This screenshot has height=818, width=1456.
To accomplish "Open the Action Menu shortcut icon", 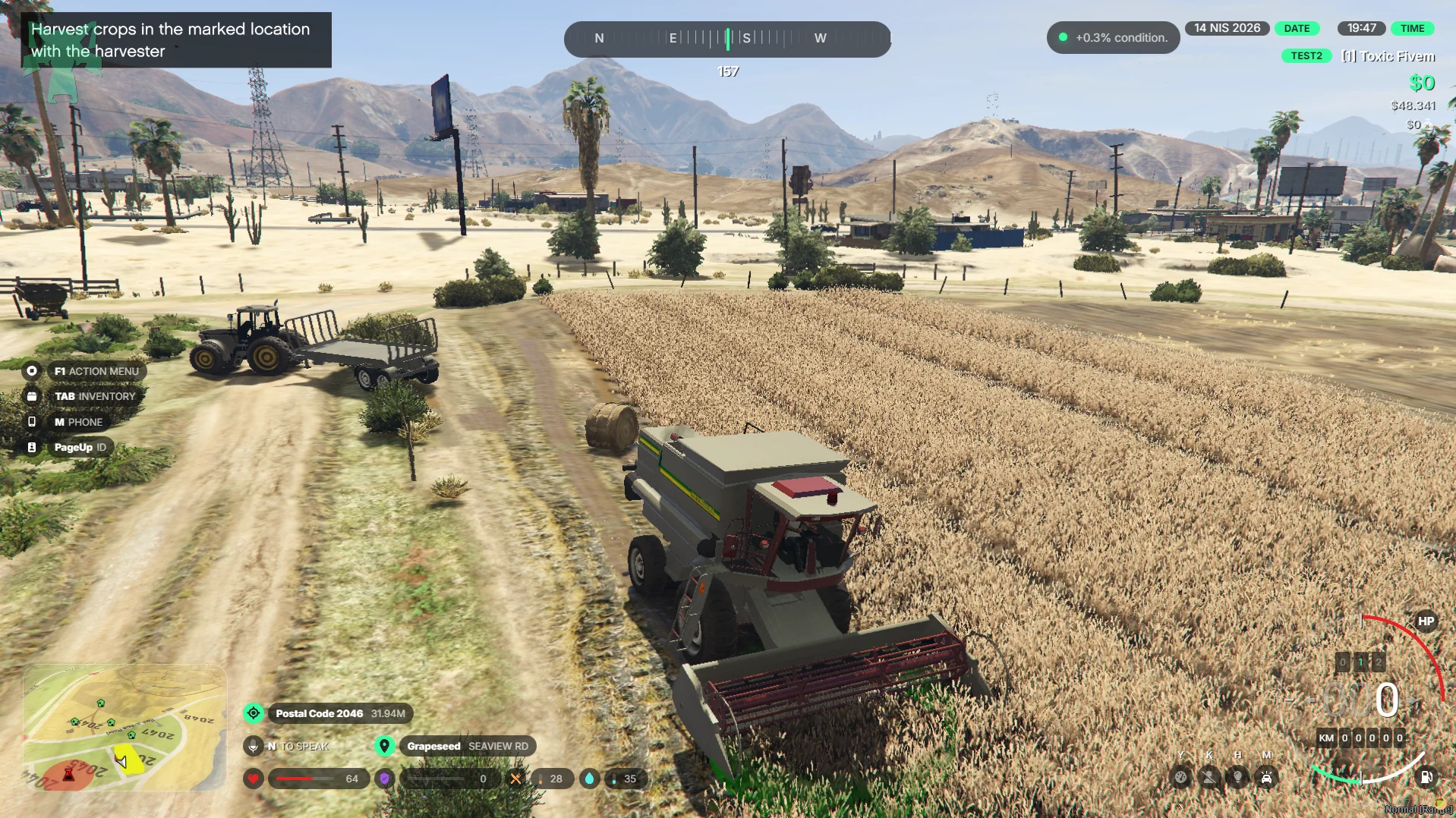I will point(32,371).
